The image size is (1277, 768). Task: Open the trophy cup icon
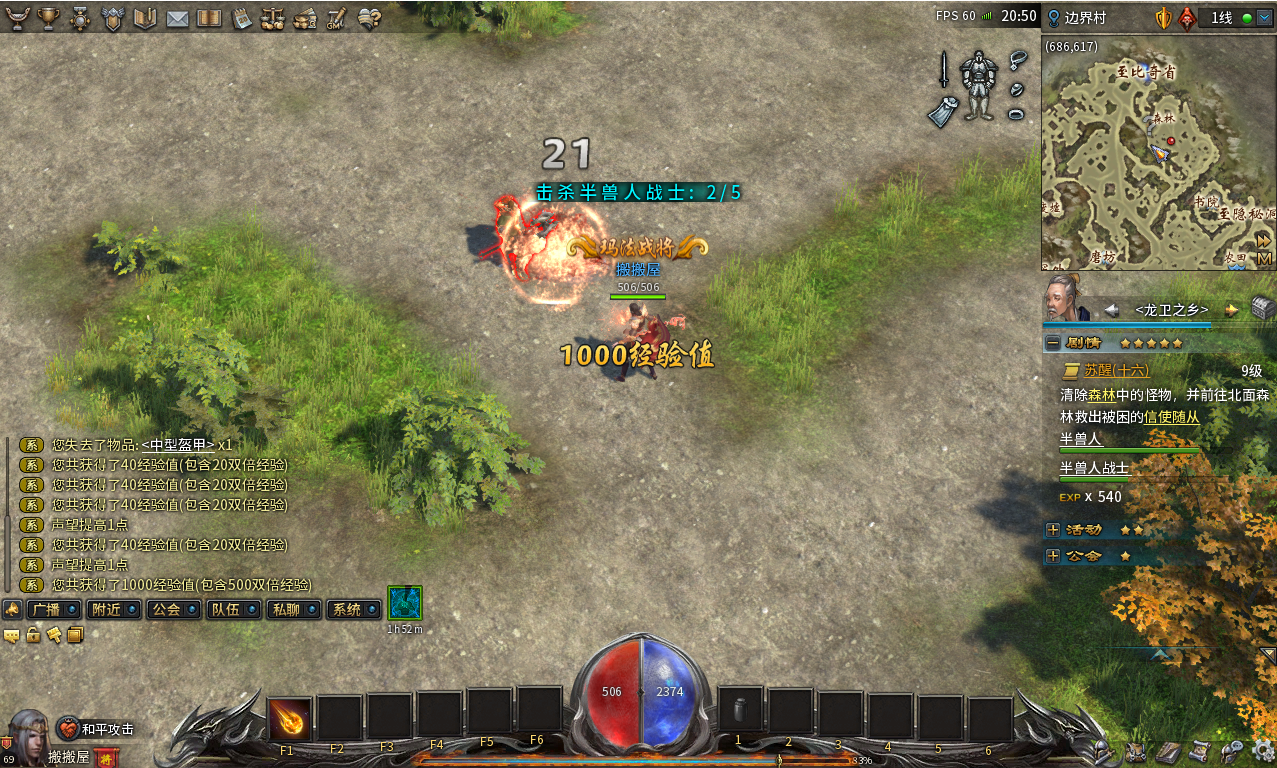point(48,18)
